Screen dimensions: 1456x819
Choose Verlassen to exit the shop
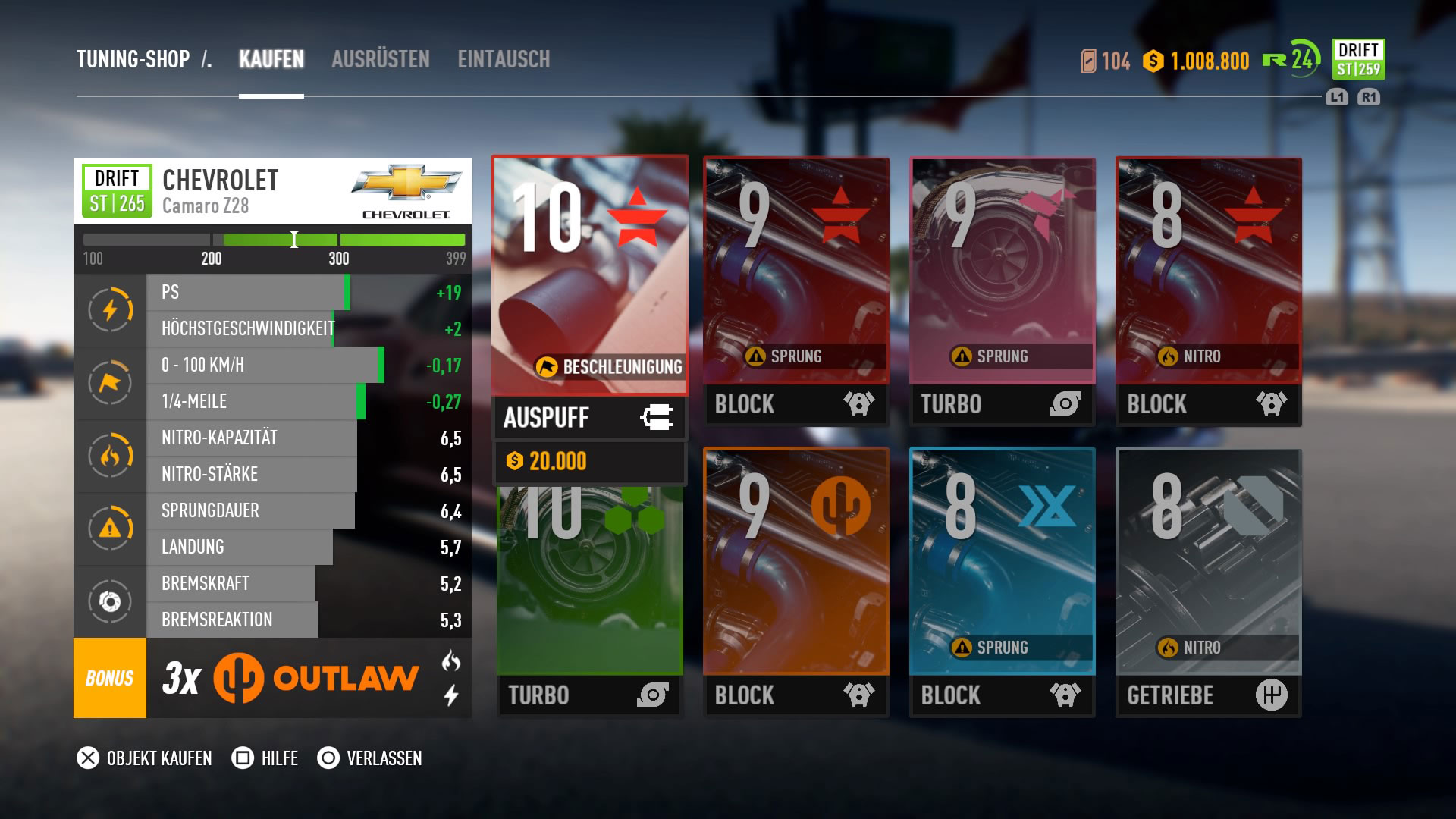pos(370,758)
